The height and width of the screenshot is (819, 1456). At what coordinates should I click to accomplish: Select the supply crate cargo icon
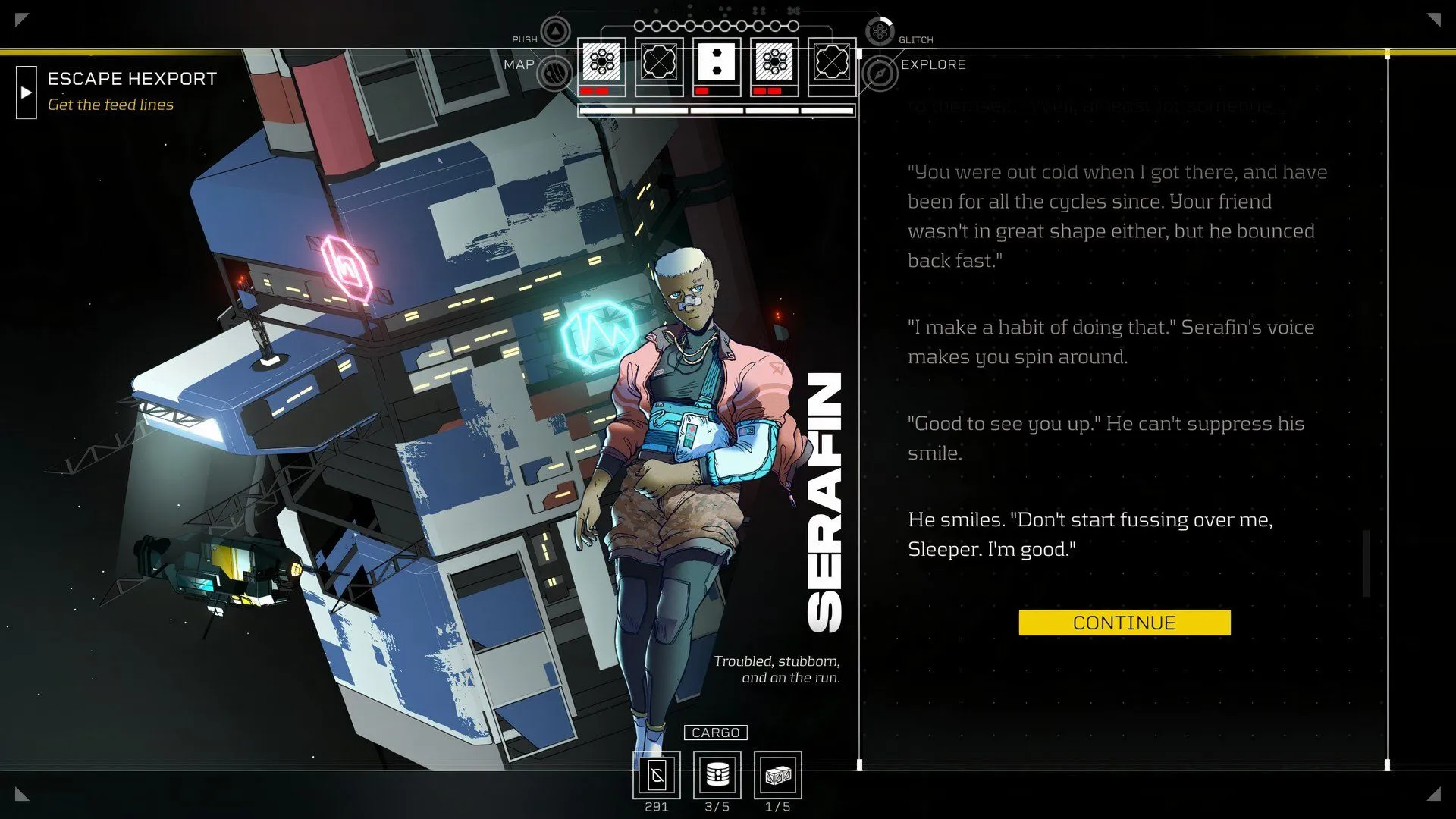coord(778,775)
